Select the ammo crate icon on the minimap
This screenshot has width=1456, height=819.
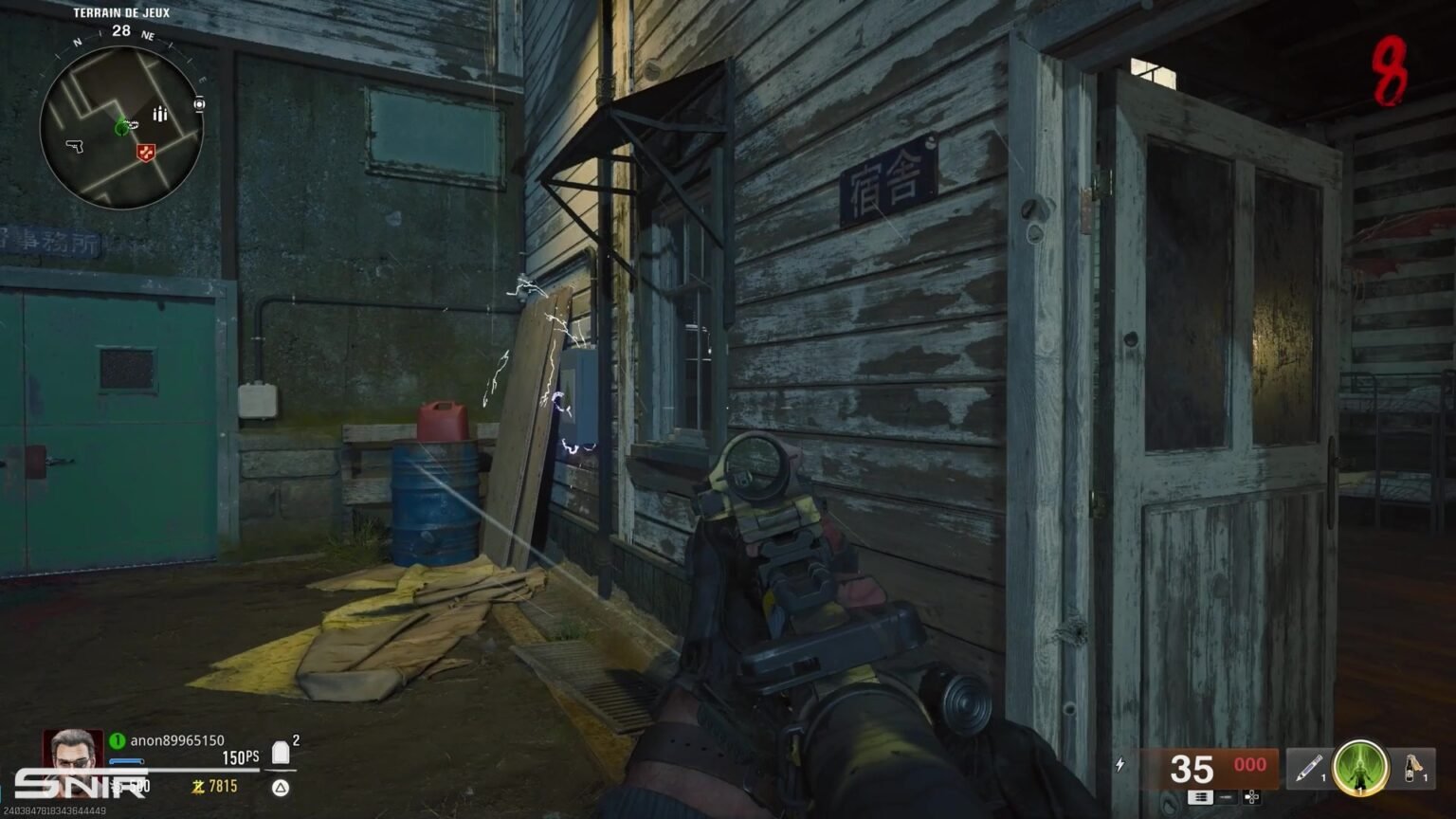(x=159, y=112)
